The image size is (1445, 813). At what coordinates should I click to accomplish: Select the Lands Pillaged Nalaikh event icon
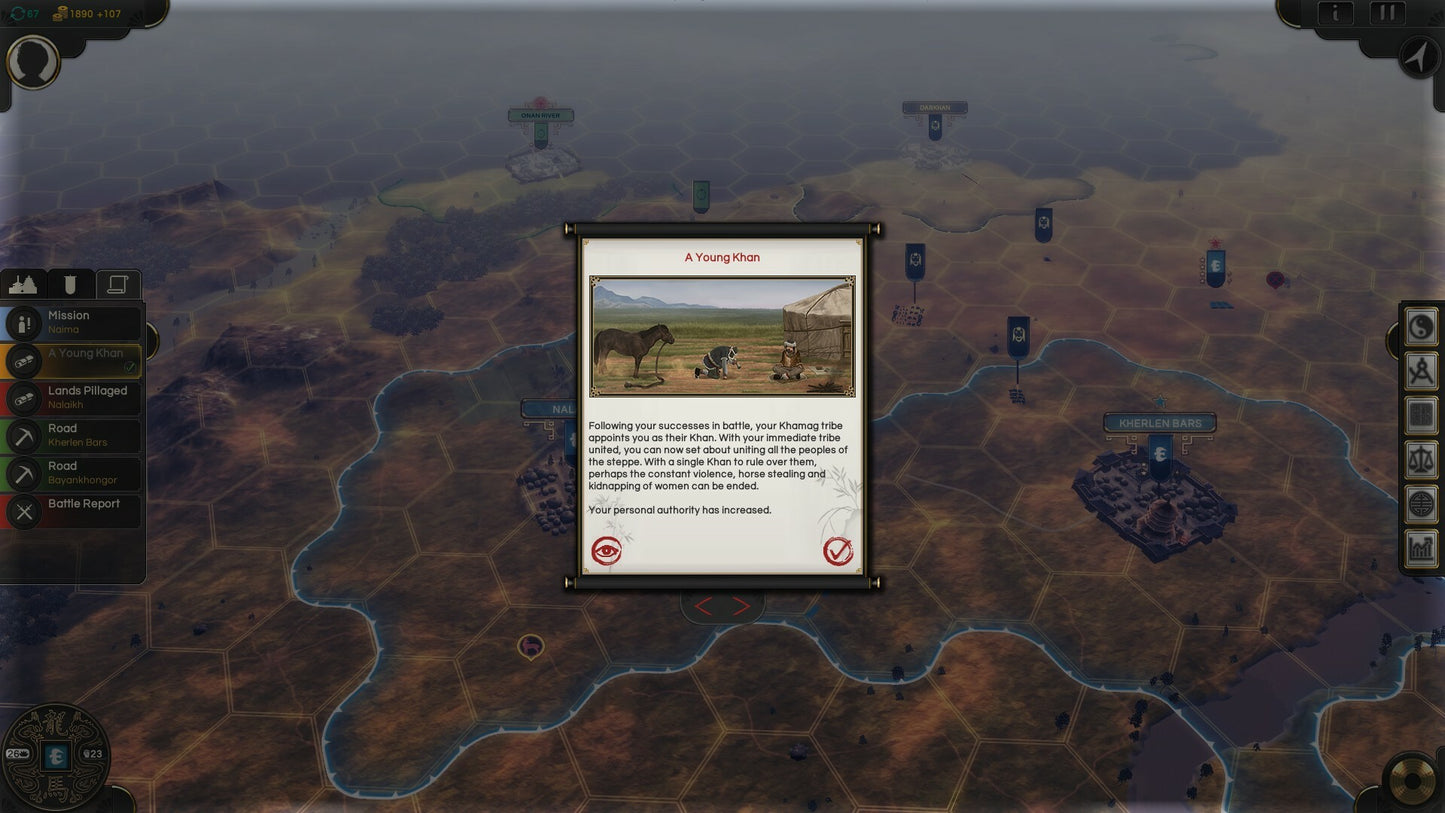click(x=24, y=397)
